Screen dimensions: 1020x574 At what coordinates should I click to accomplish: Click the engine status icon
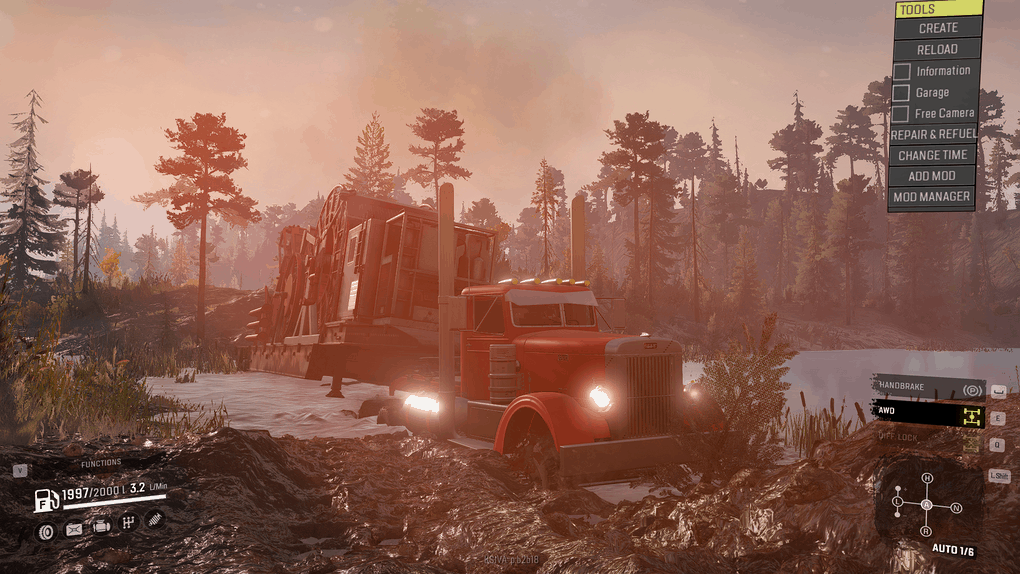101,525
